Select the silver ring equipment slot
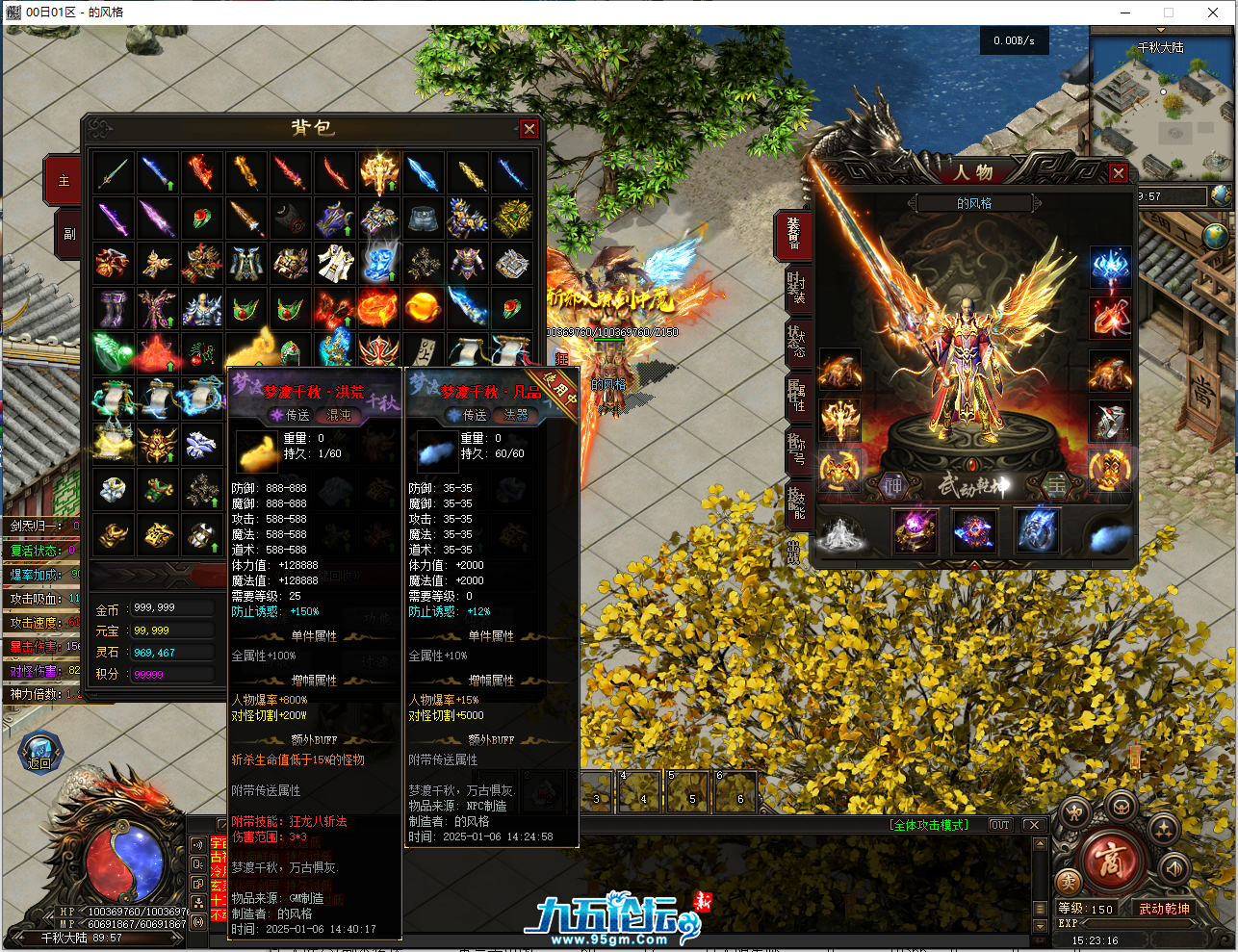The image size is (1238, 952). click(x=1109, y=421)
